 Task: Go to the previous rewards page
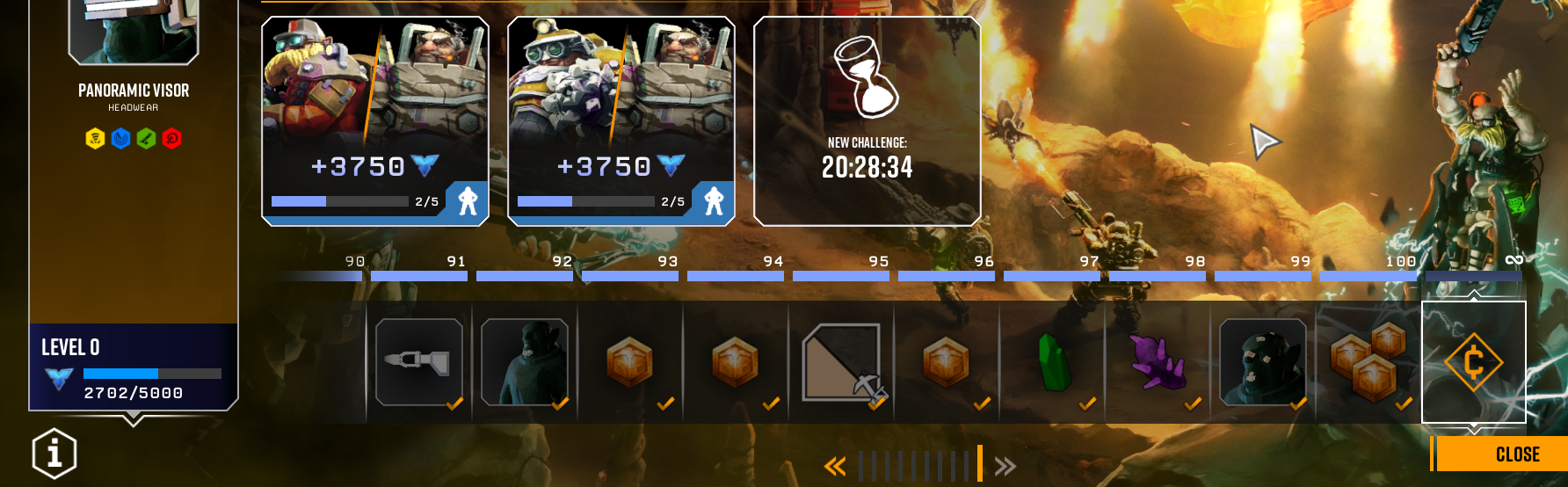(834, 466)
